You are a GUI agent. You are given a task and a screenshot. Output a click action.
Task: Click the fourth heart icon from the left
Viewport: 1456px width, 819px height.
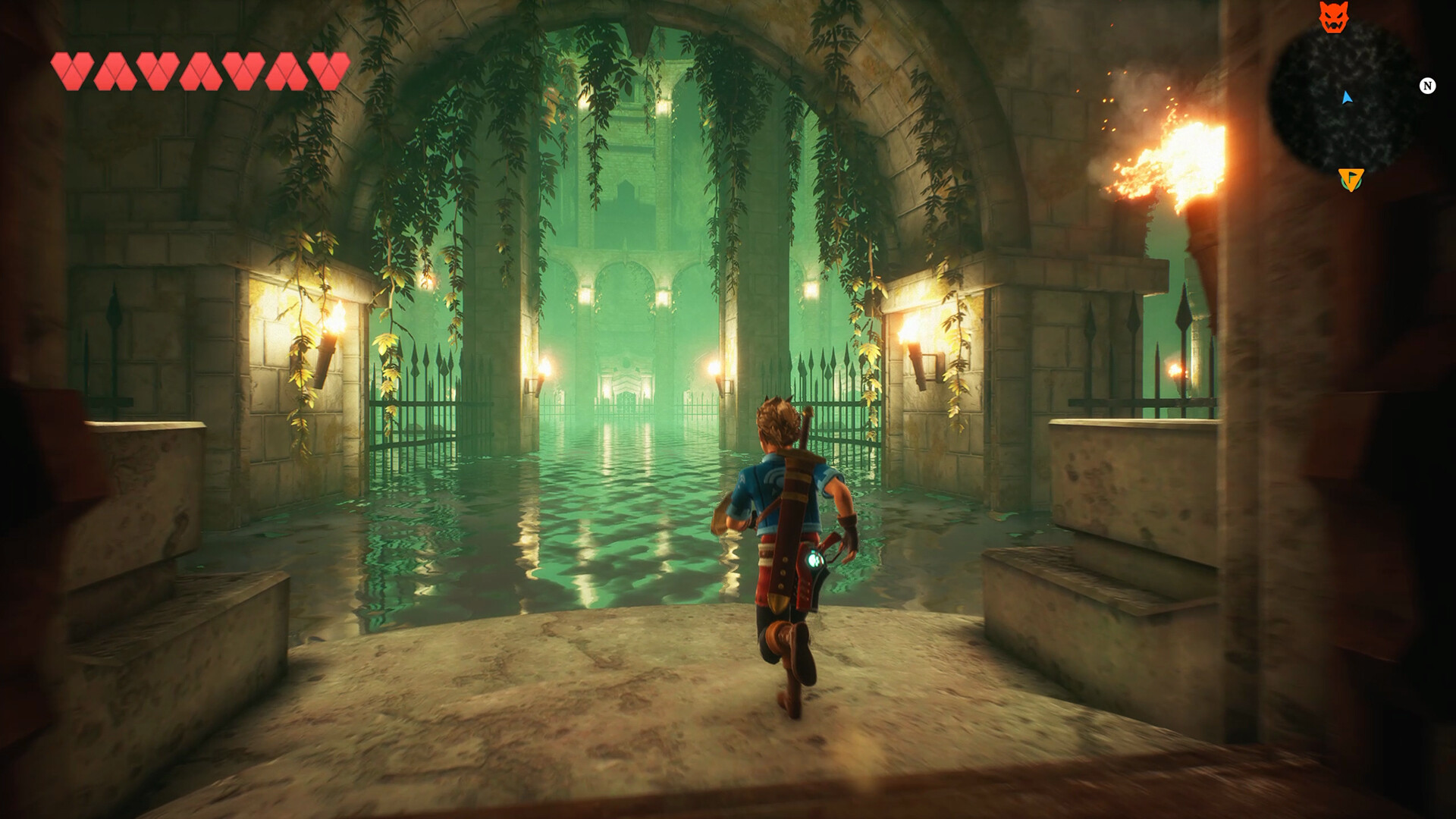pos(200,68)
